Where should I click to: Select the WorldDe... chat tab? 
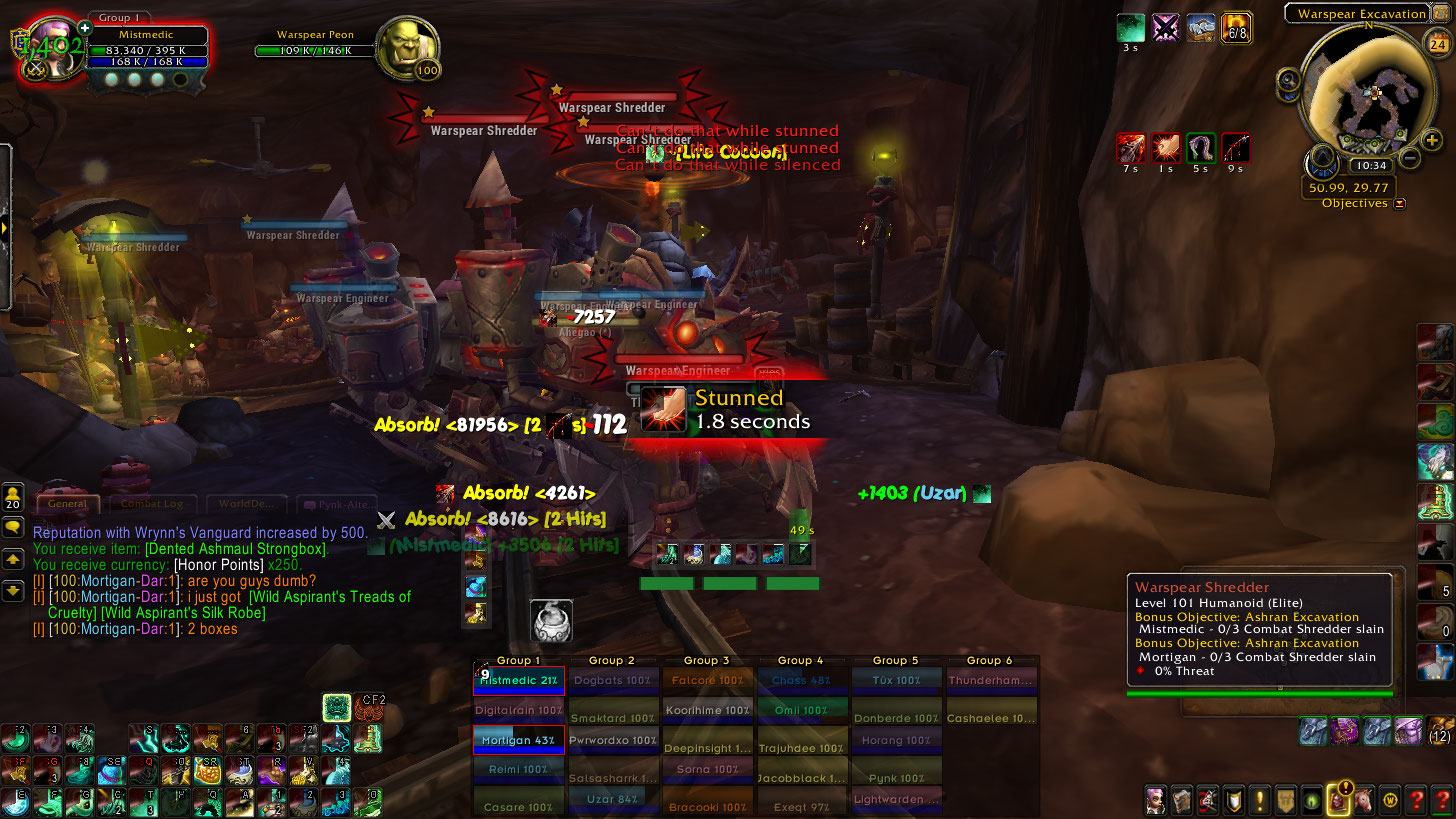coord(246,505)
